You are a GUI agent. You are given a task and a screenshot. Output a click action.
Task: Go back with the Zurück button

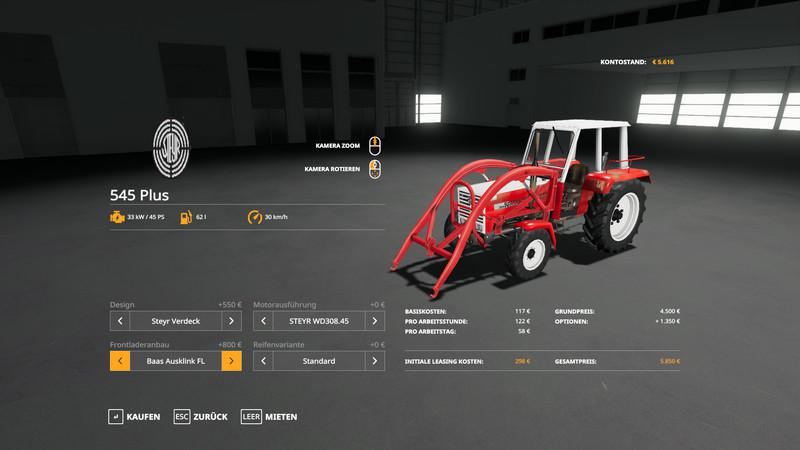click(x=200, y=416)
